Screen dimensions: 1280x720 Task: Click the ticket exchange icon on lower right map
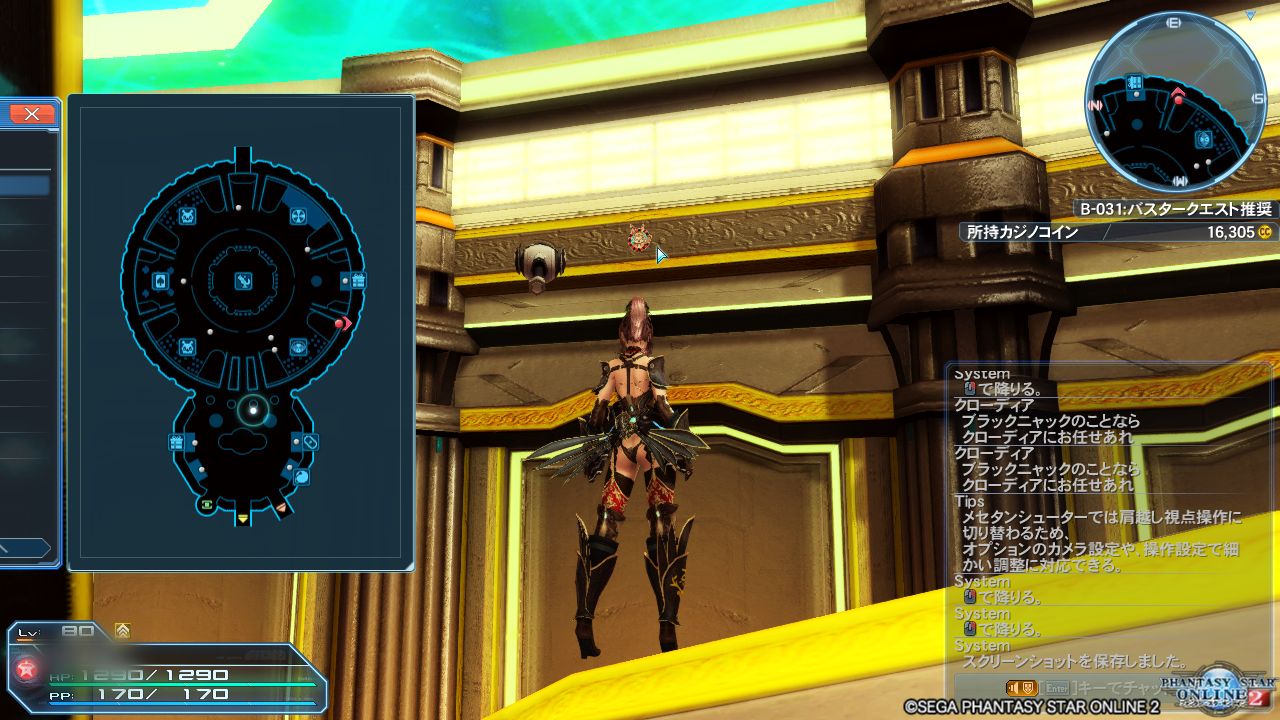click(x=312, y=440)
